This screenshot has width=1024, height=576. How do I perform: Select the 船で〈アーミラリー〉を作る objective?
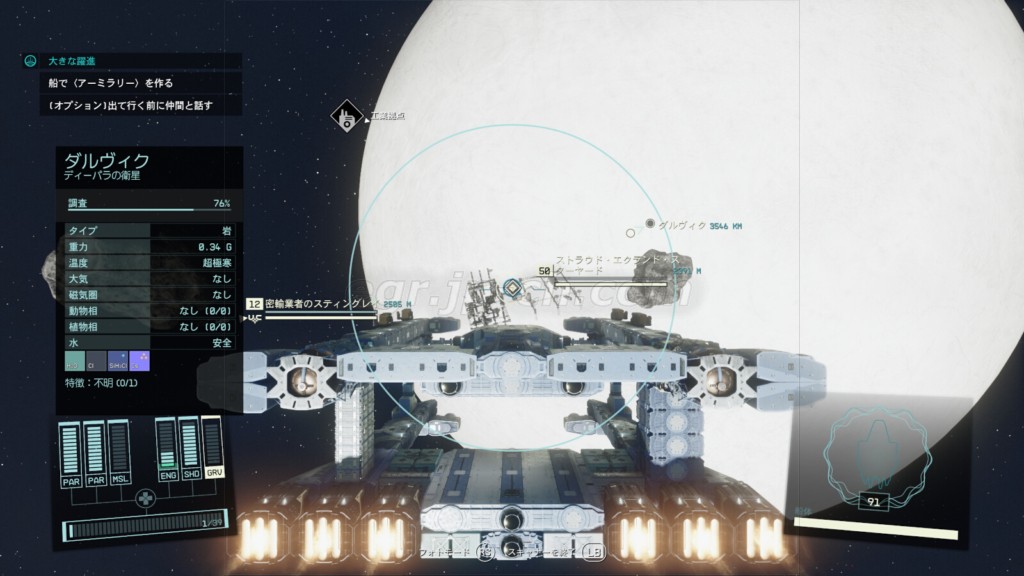pos(110,83)
